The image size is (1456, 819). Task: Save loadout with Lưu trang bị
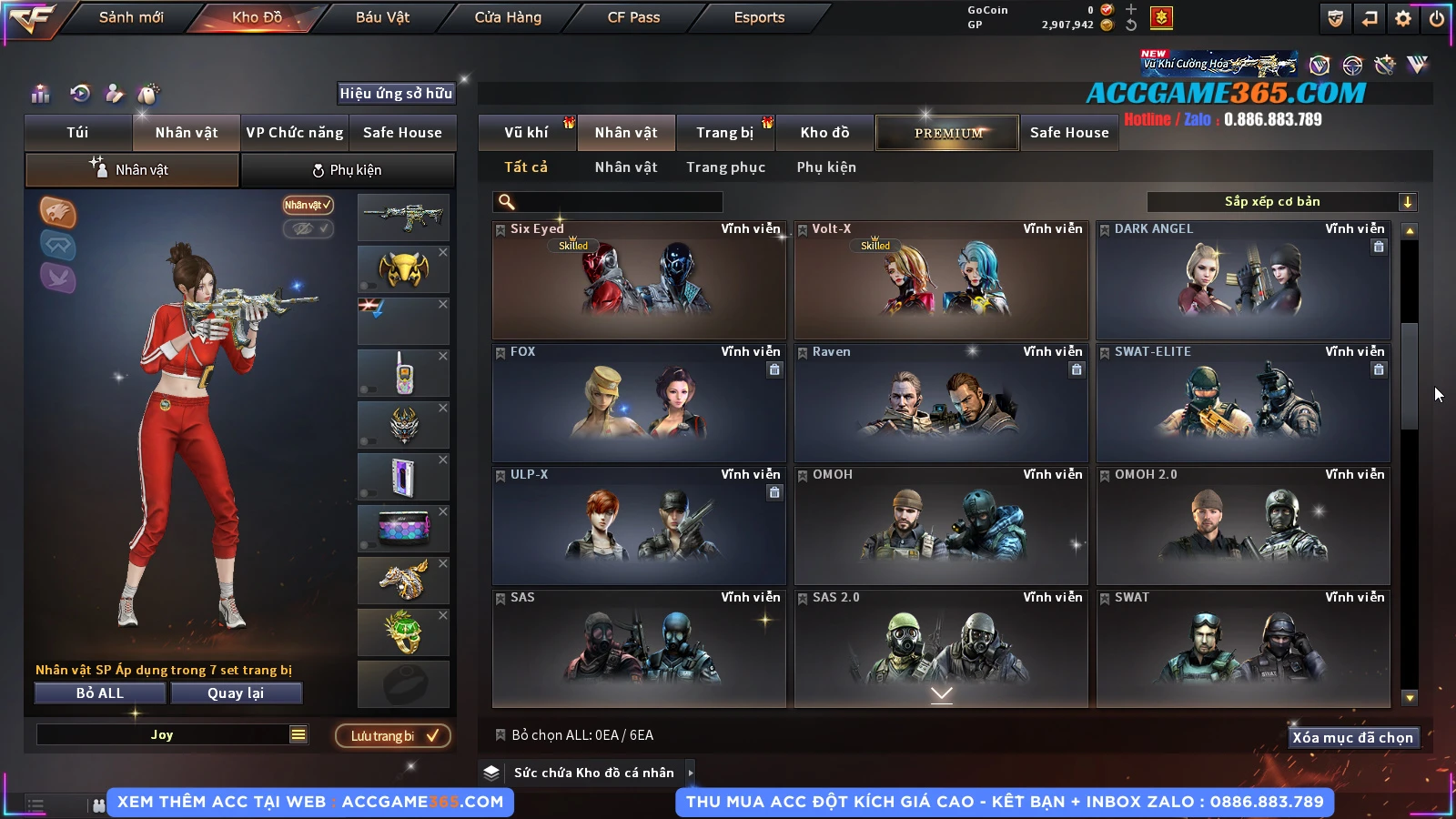(393, 736)
